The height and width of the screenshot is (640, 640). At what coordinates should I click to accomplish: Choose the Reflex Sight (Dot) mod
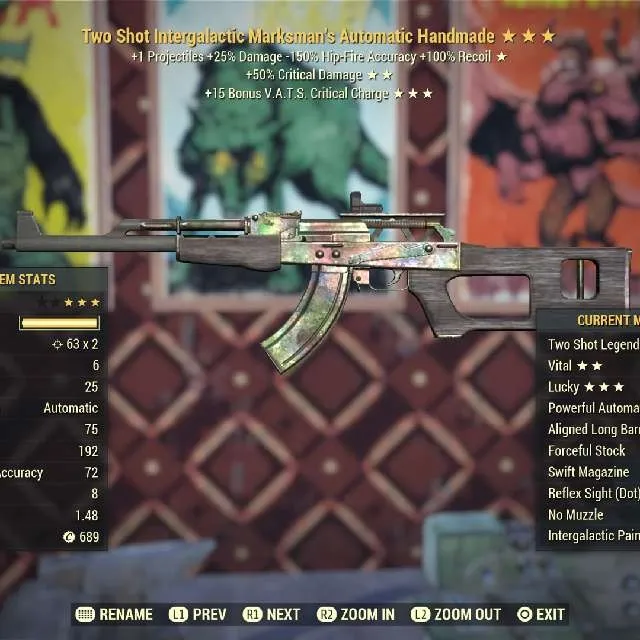click(592, 493)
